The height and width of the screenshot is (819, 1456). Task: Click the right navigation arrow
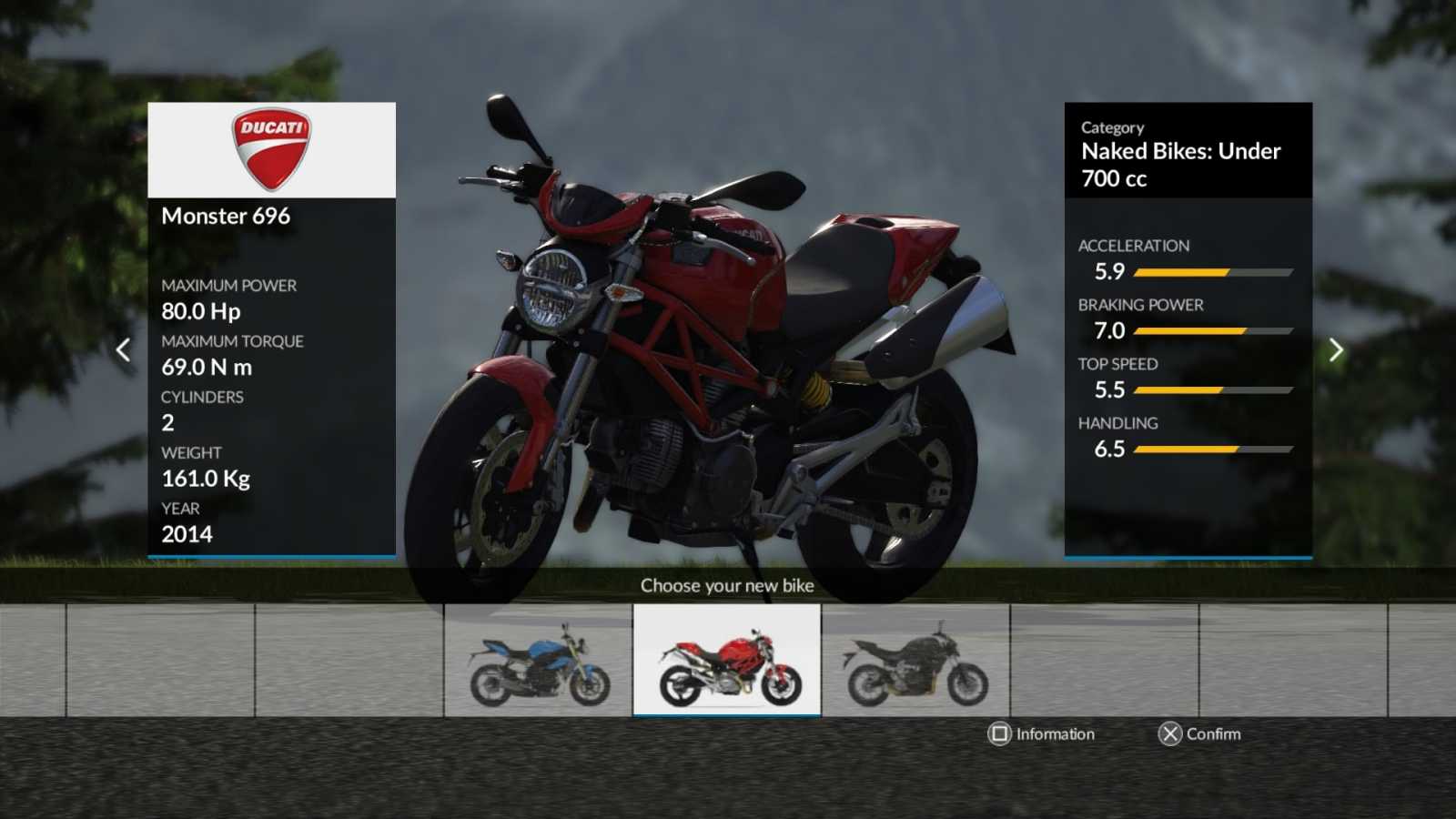[x=1335, y=349]
